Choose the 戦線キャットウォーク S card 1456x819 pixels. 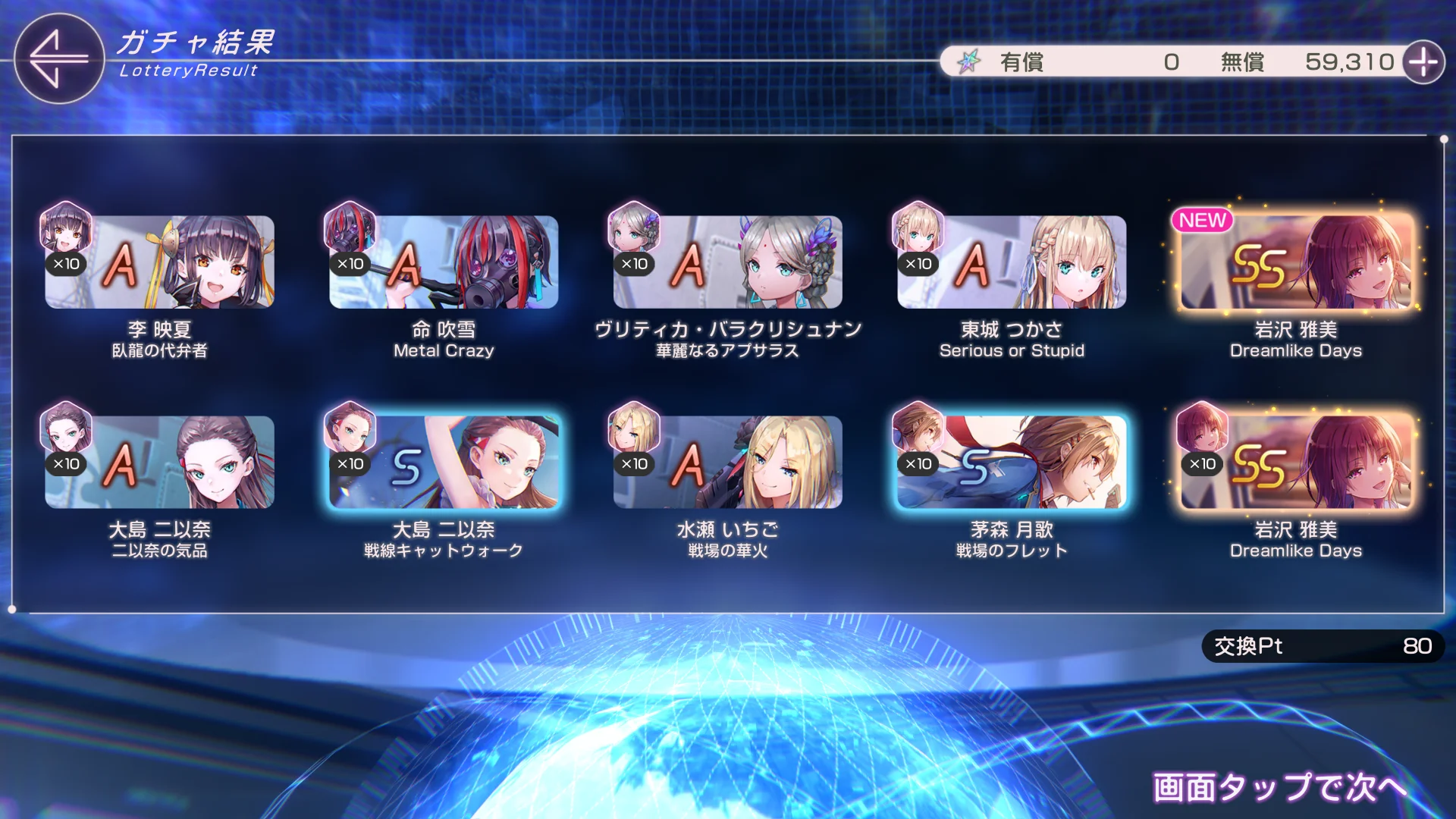[444, 463]
